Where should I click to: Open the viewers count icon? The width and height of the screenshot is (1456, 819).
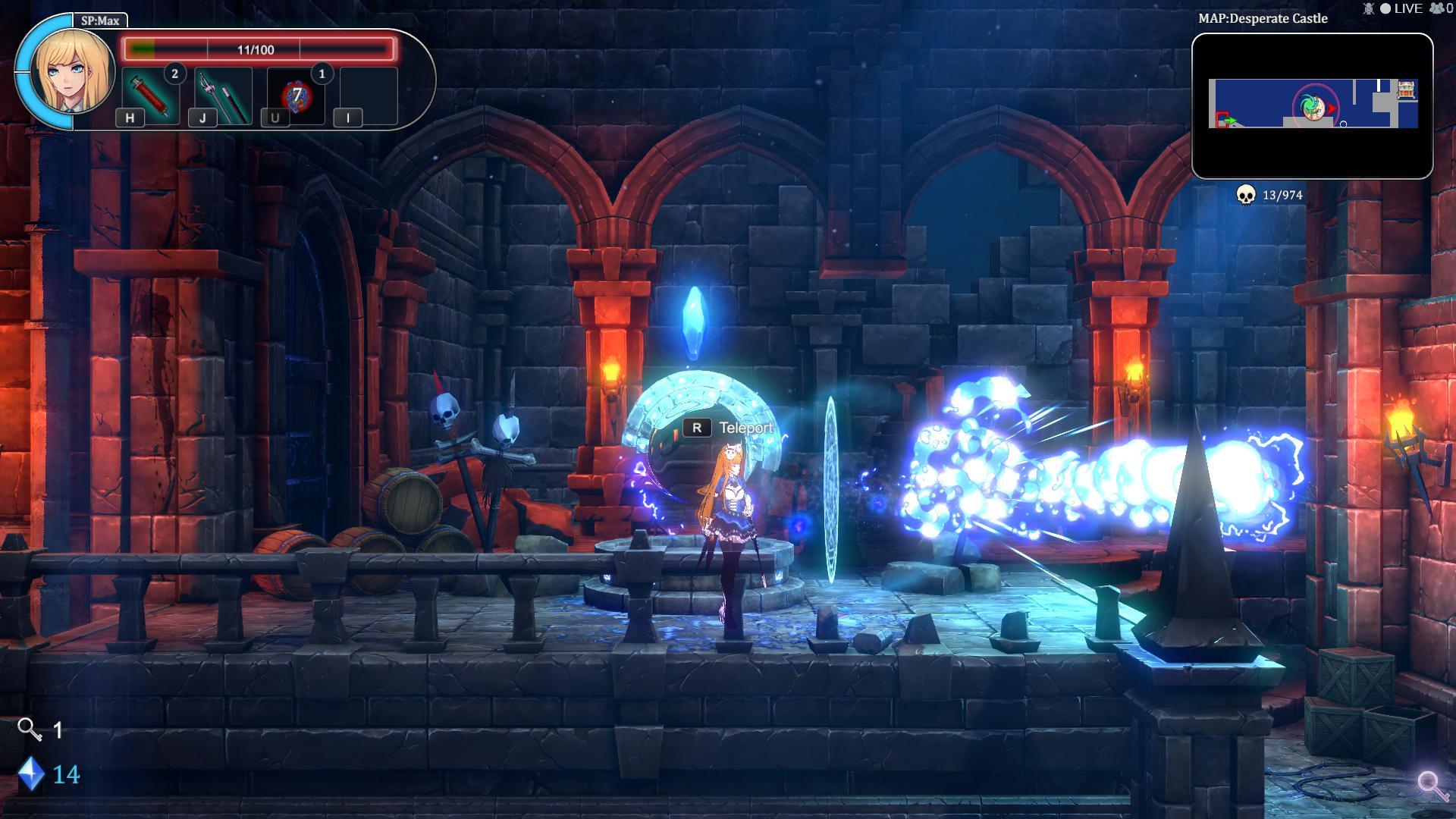click(1436, 8)
